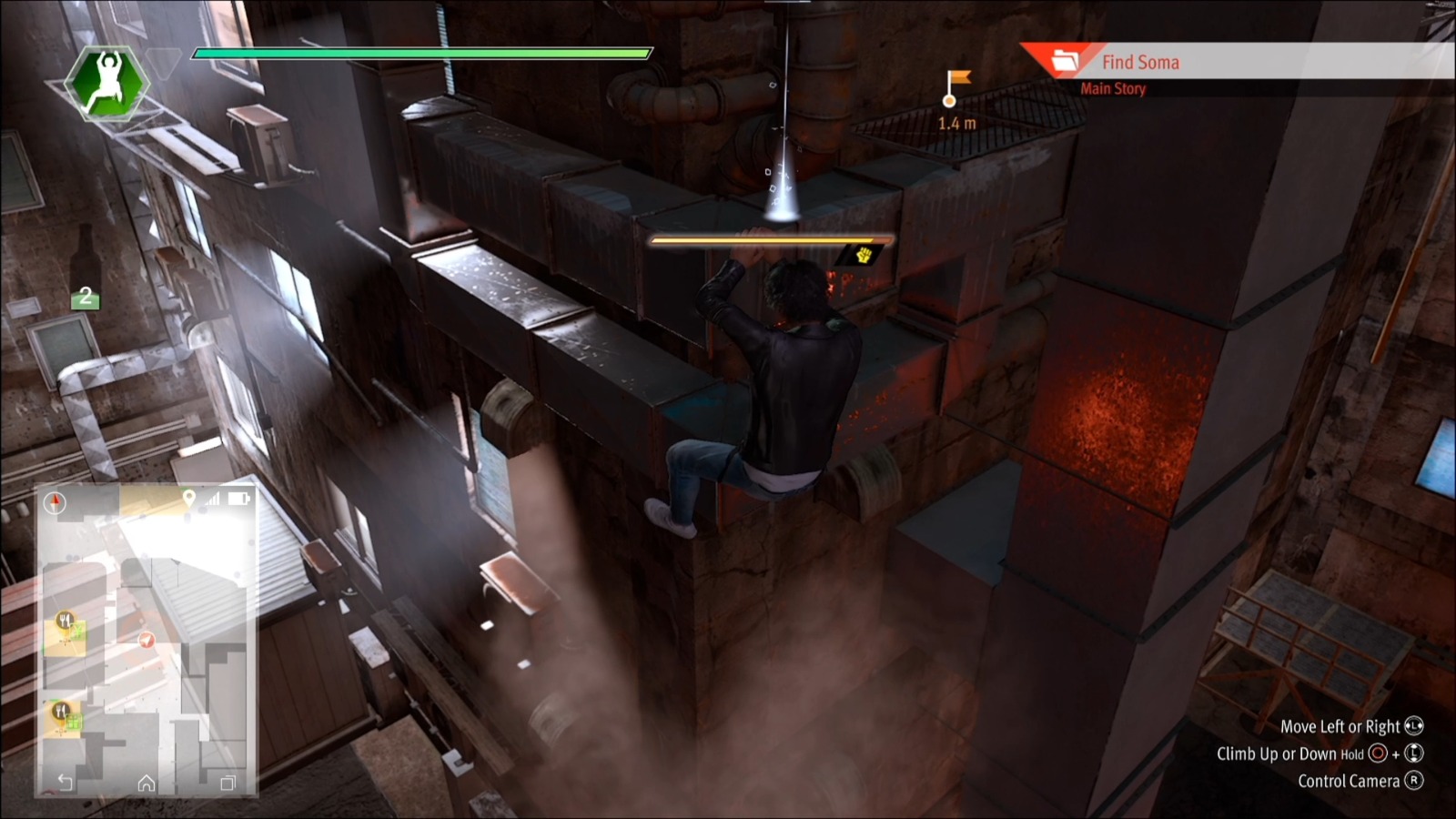1456x819 pixels.
Task: Select the upper restaurant fork-and-knife map icon
Action: (x=64, y=618)
